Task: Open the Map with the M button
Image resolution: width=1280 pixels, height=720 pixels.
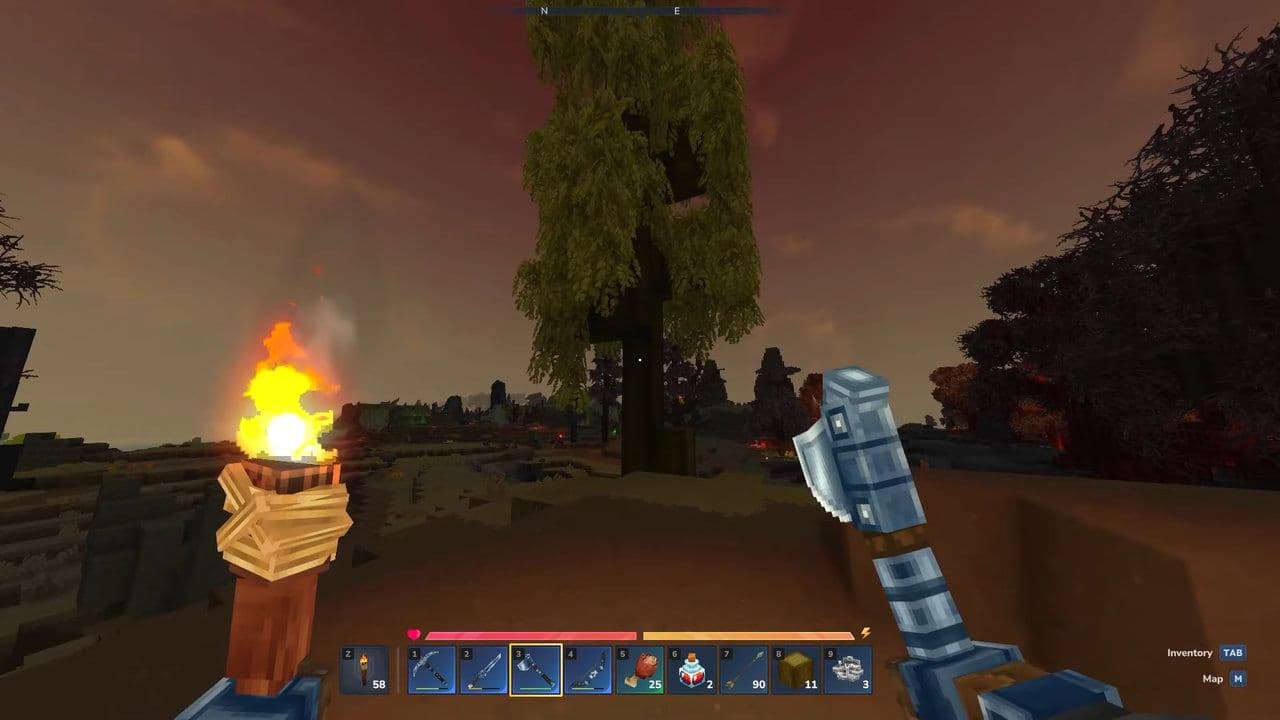Action: [x=1237, y=678]
